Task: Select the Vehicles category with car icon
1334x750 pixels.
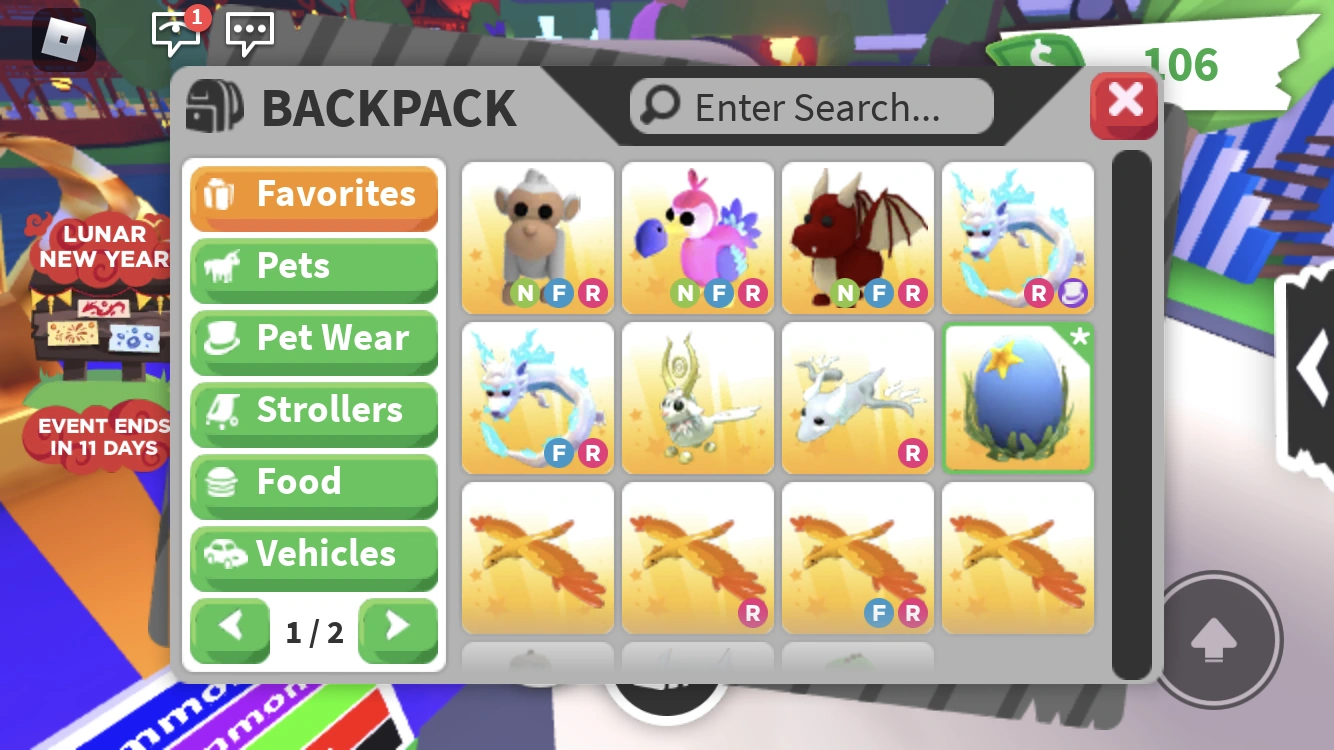Action: 314,555
